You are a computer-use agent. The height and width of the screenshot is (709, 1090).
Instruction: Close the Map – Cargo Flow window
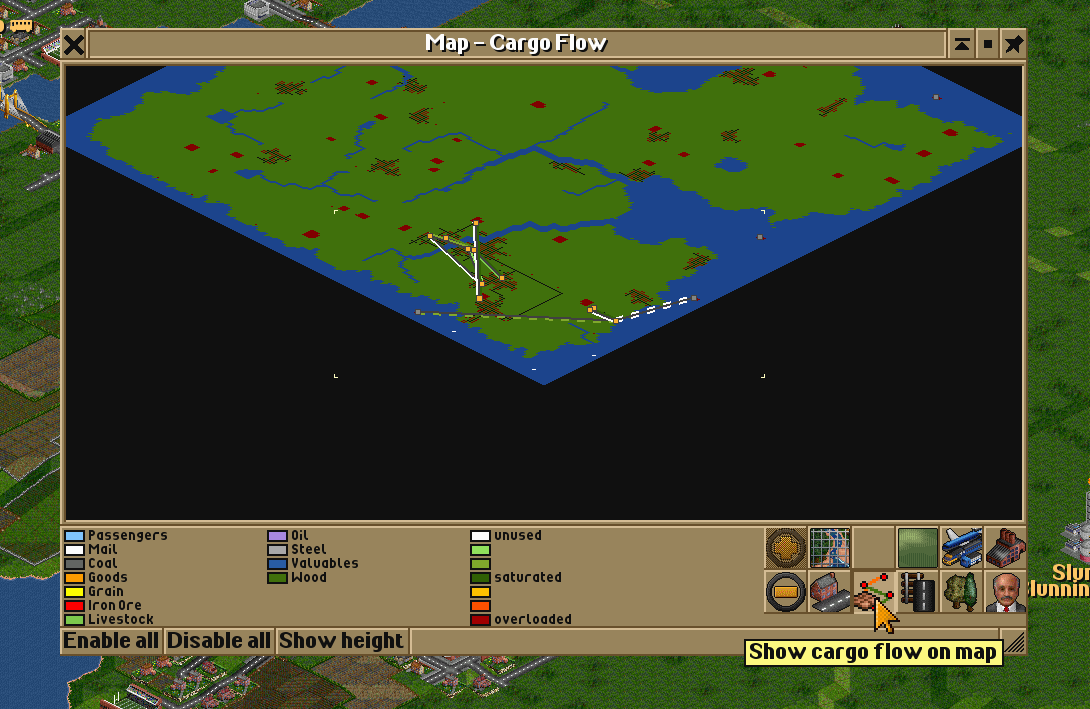tap(74, 44)
